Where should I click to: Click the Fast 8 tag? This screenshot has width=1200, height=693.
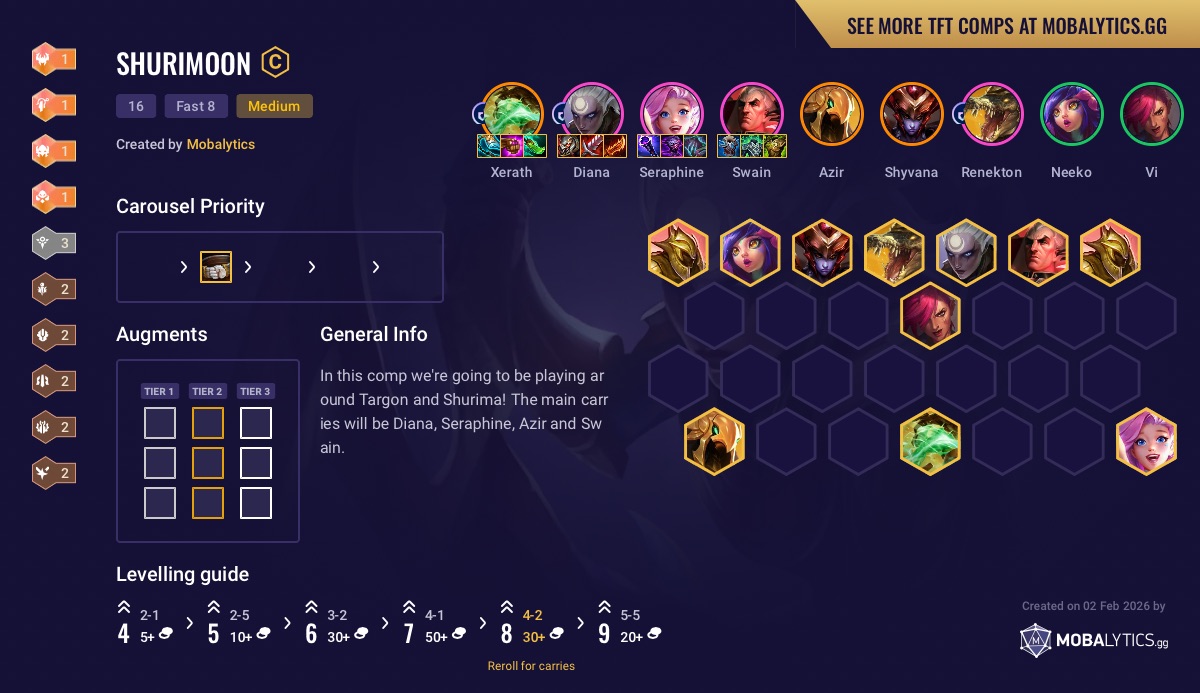click(x=196, y=106)
